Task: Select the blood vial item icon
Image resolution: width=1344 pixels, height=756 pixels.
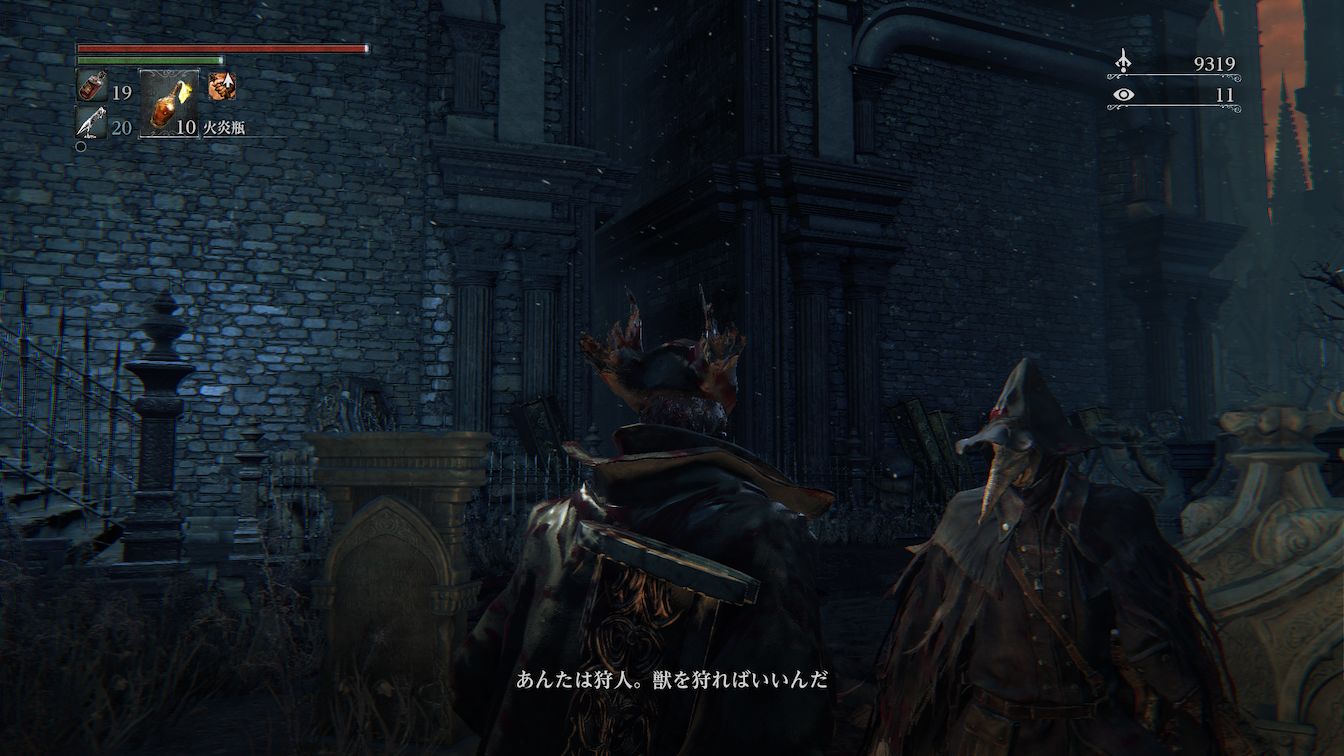Action: 90,87
